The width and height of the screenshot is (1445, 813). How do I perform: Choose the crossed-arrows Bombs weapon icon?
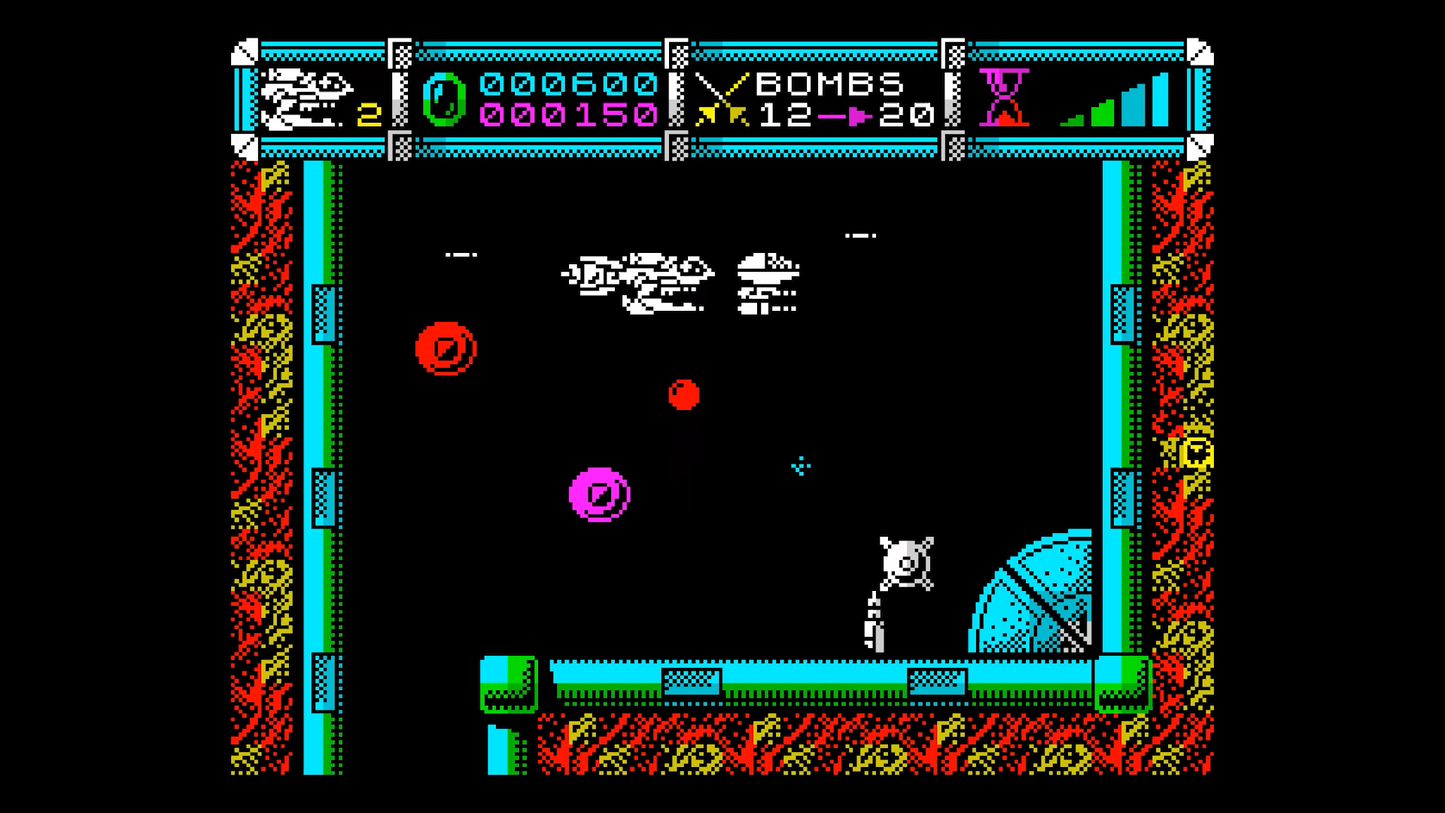[x=722, y=99]
